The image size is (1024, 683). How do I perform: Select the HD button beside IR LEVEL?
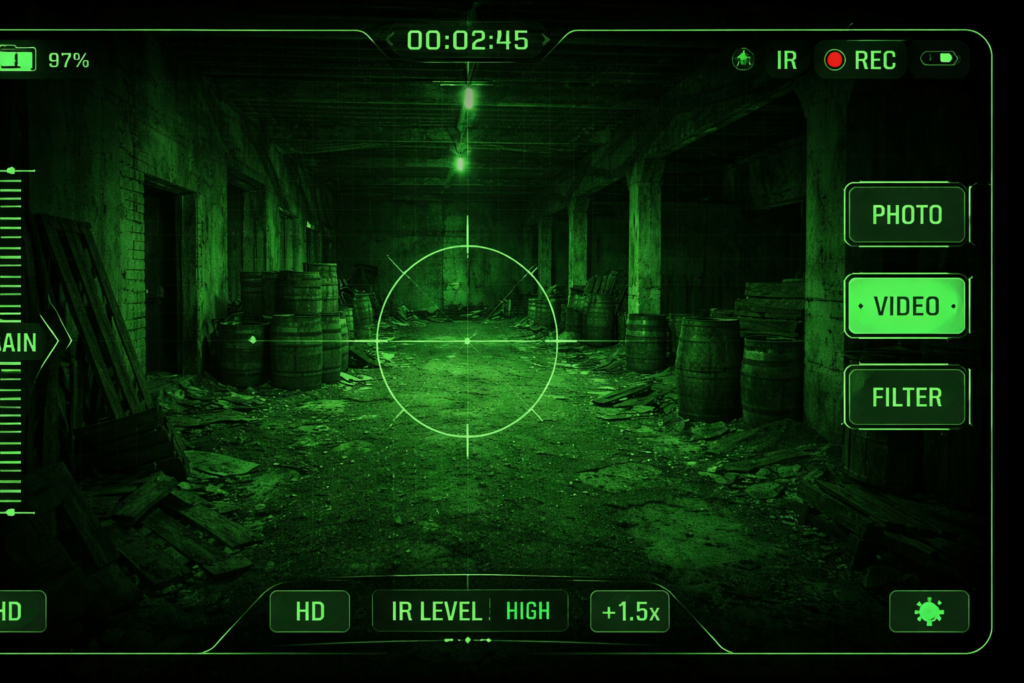310,612
